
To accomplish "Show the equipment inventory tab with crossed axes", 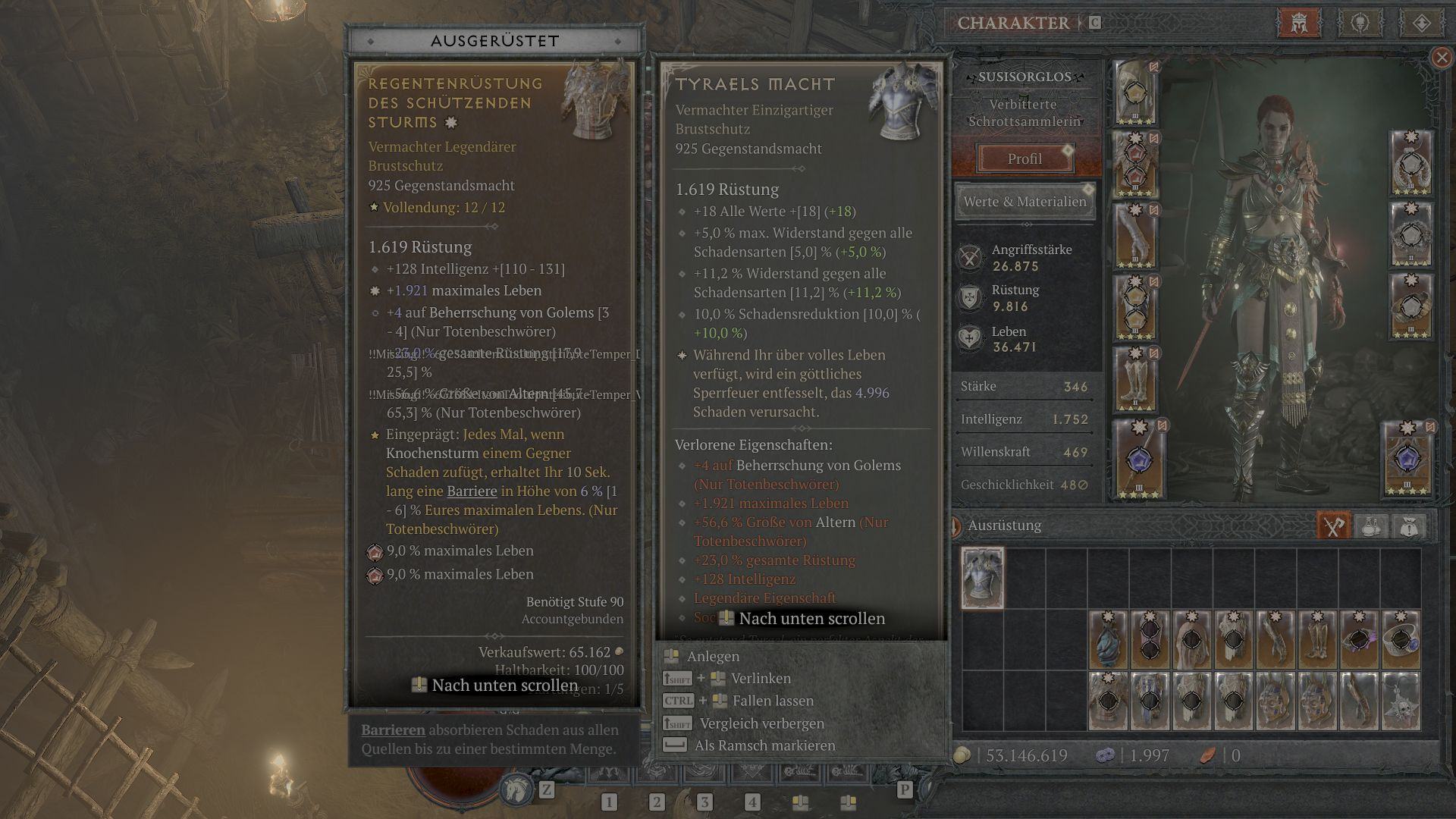I will [x=1333, y=526].
